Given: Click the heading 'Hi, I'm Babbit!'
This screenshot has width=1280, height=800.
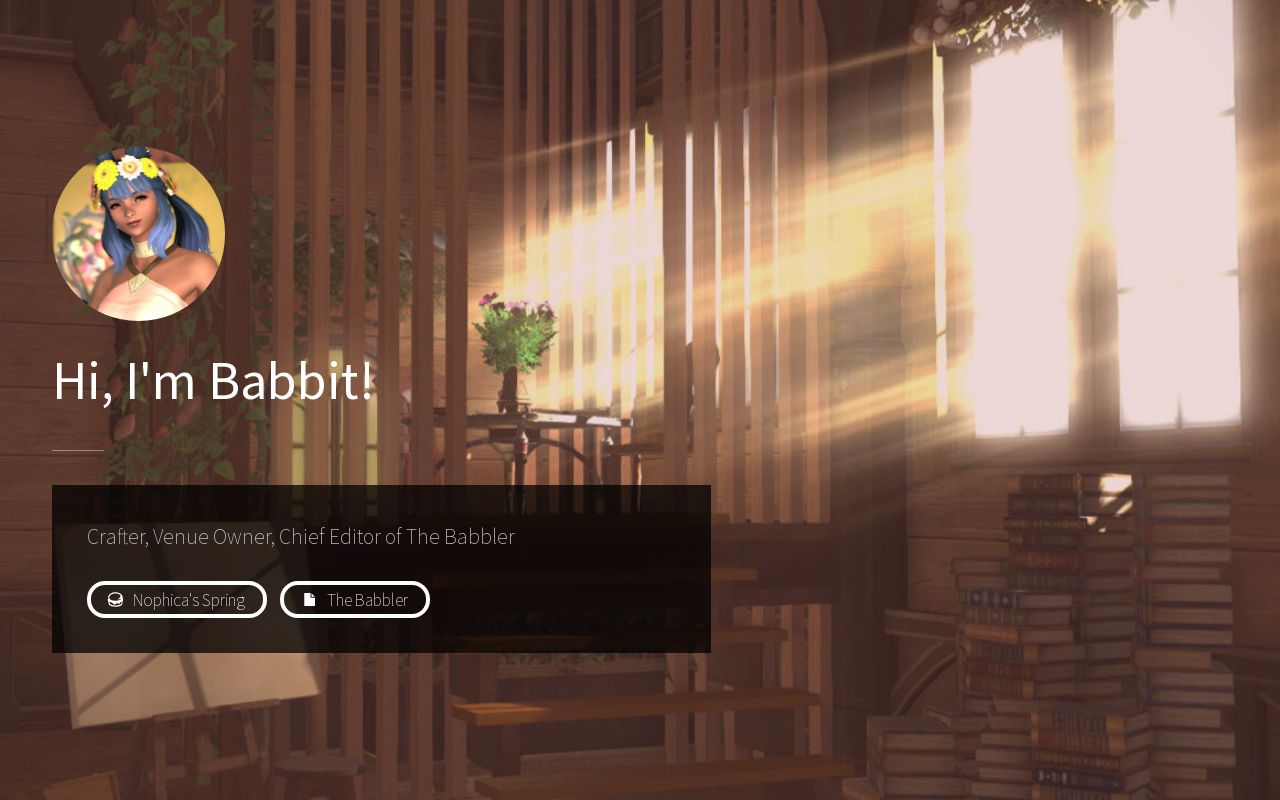Looking at the screenshot, I should tap(214, 380).
